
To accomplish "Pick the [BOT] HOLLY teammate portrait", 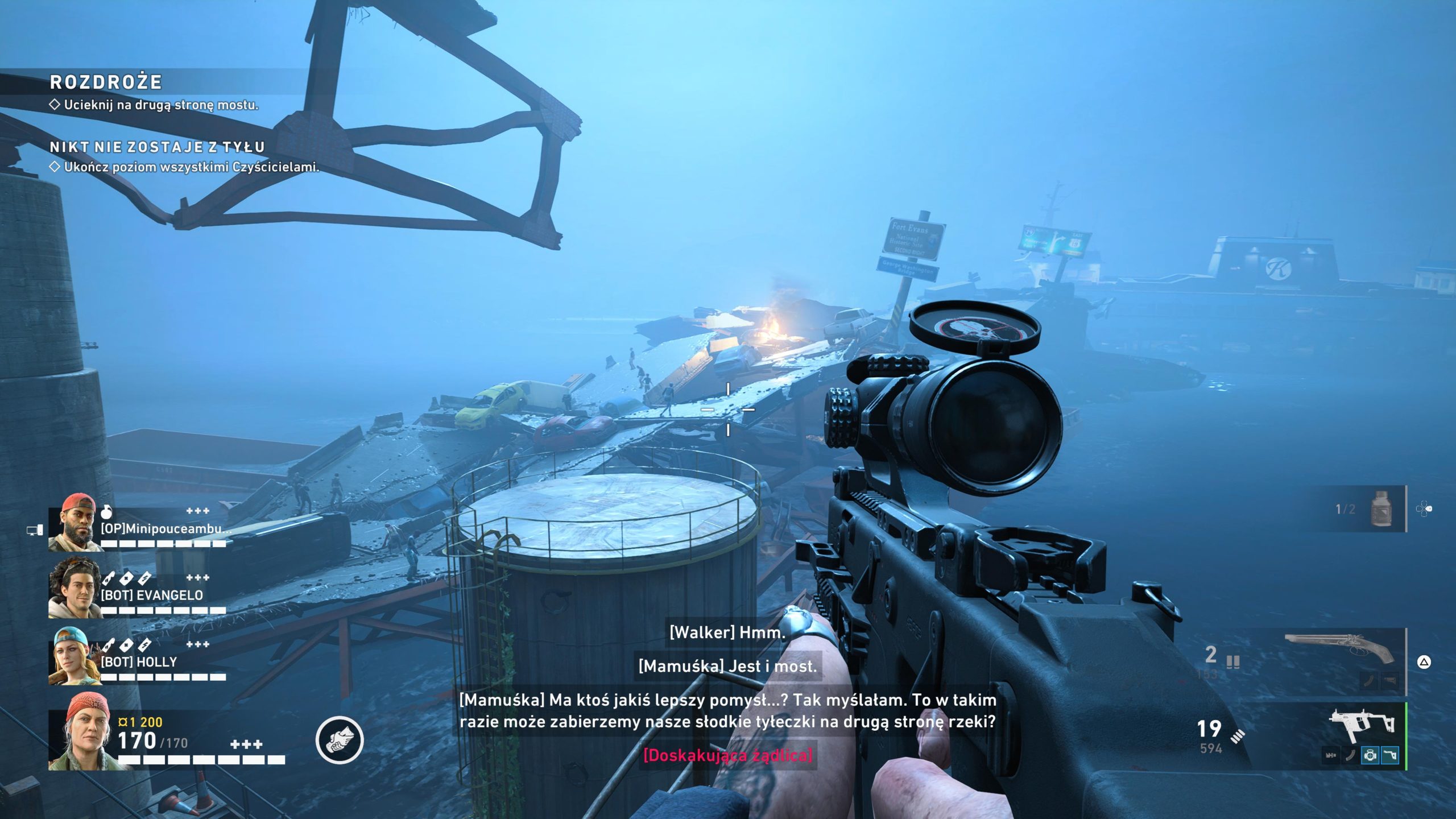I will click(x=73, y=656).
